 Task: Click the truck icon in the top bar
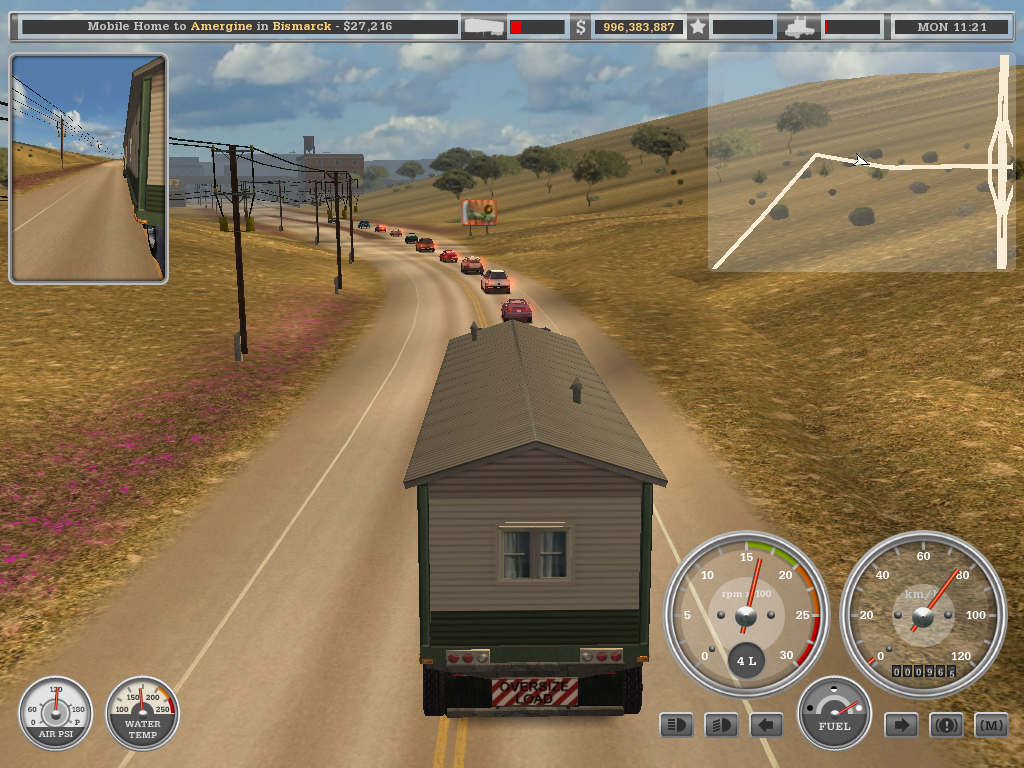tap(800, 28)
